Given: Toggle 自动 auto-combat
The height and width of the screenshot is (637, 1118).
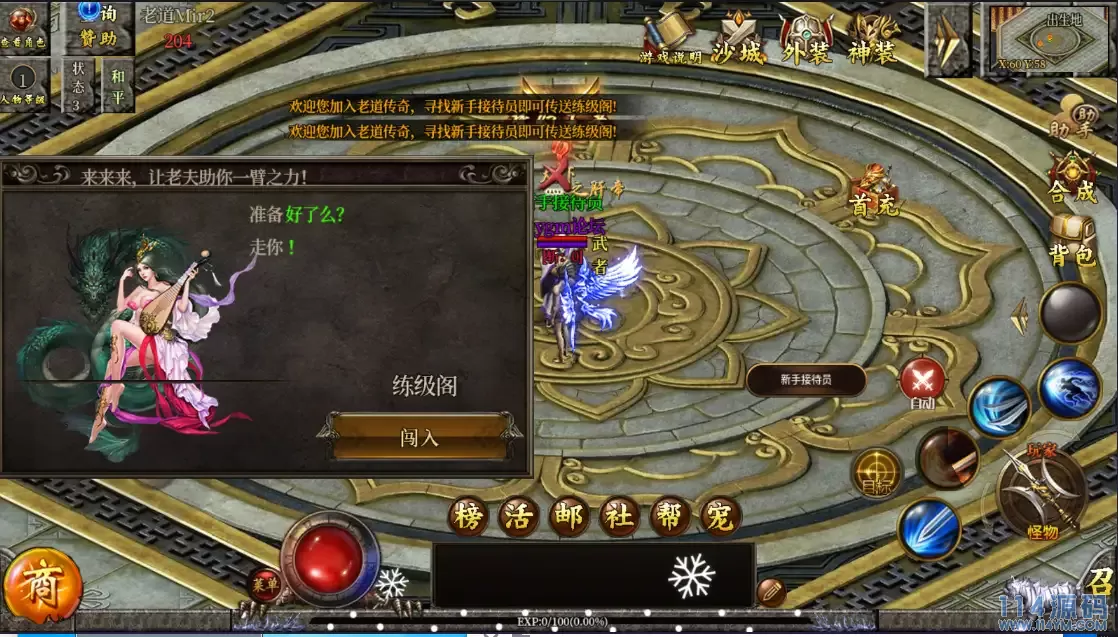Looking at the screenshot, I should pyautogui.click(x=922, y=383).
